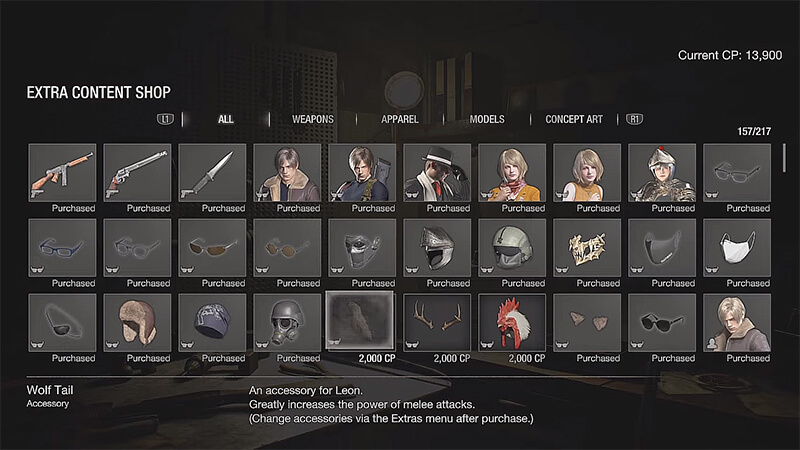Choose Ashley's knight armor costume tile
The width and height of the screenshot is (800, 450).
pos(662,174)
